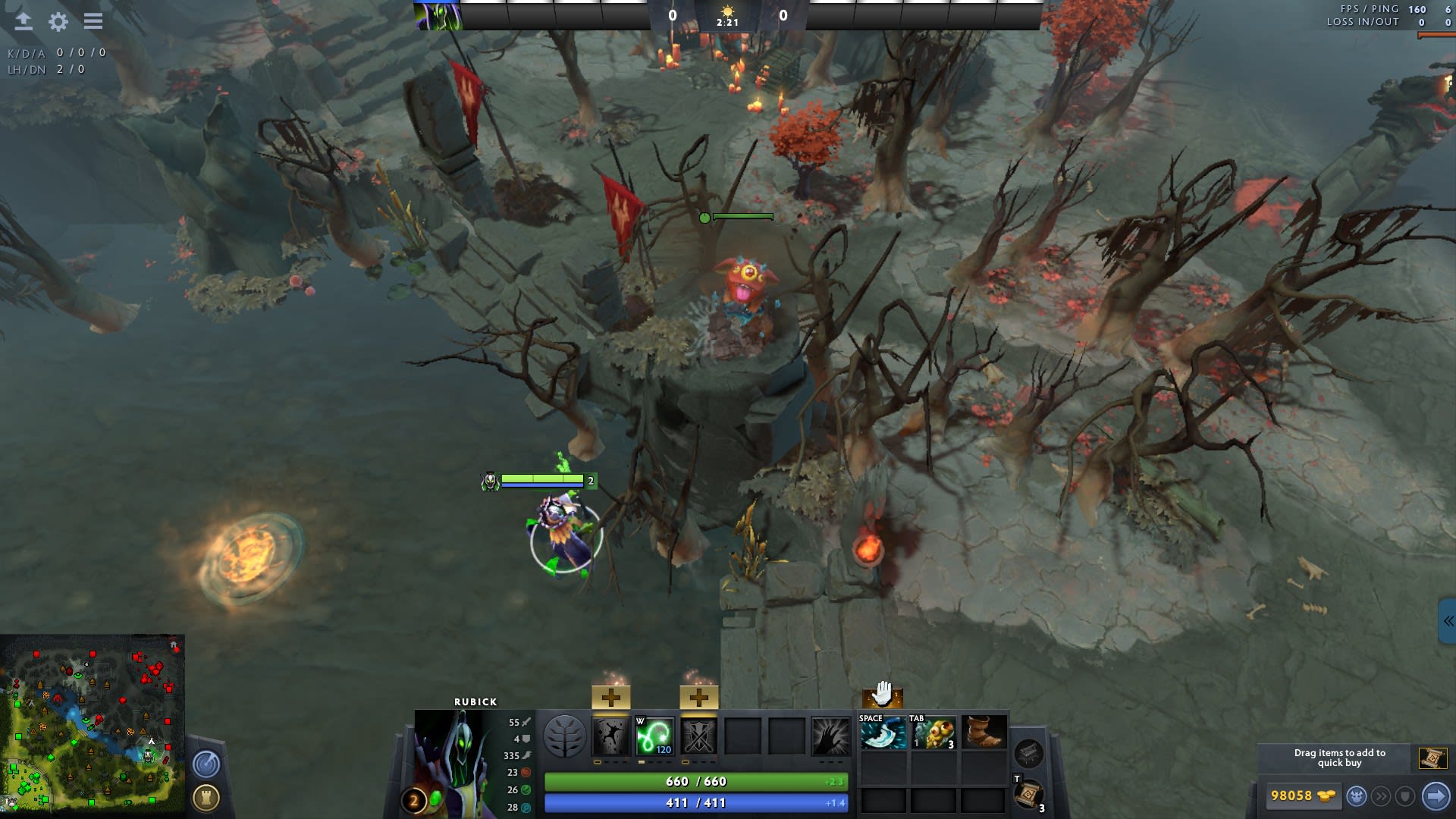Open the shop via the gold button
This screenshot has width=1456, height=819.
coord(1301,795)
